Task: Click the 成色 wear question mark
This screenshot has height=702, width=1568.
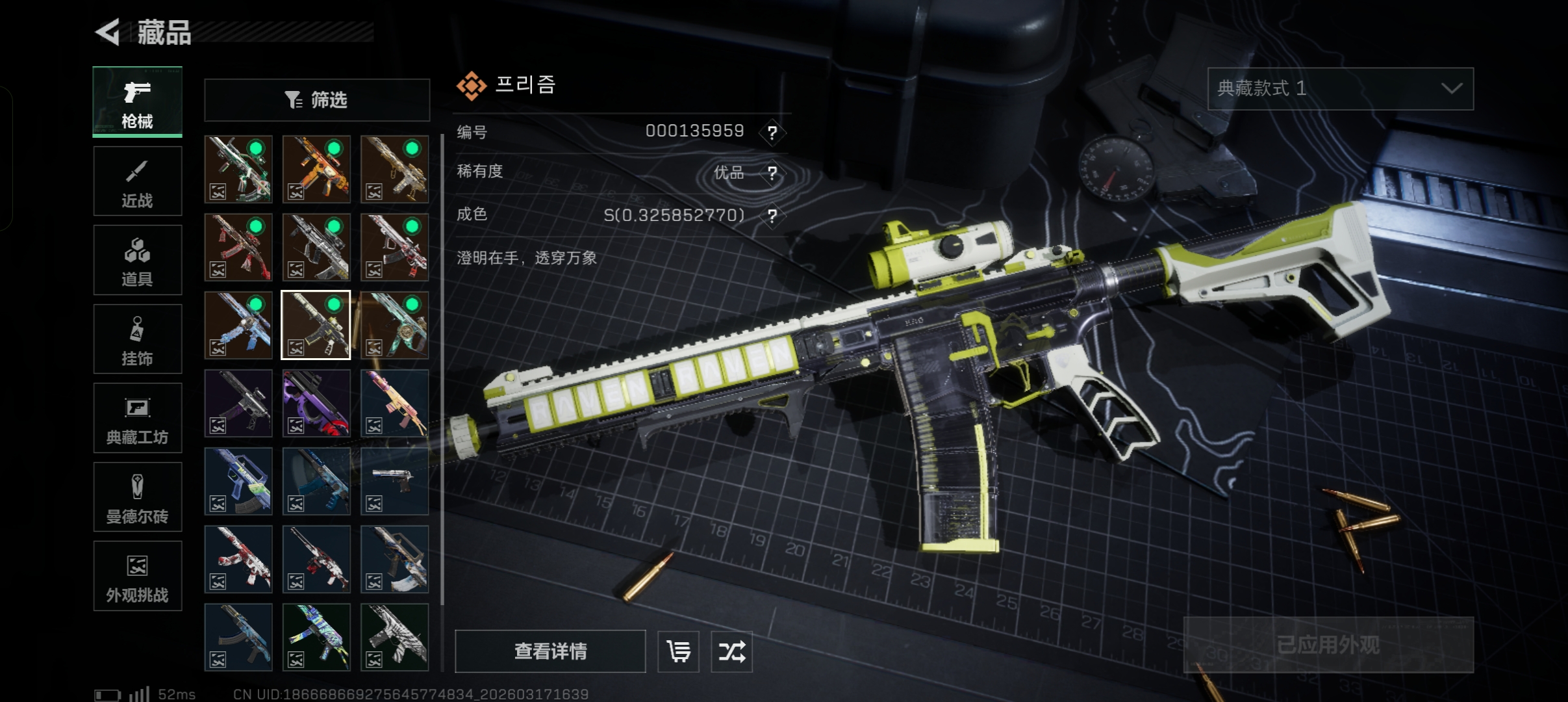Action: click(772, 216)
